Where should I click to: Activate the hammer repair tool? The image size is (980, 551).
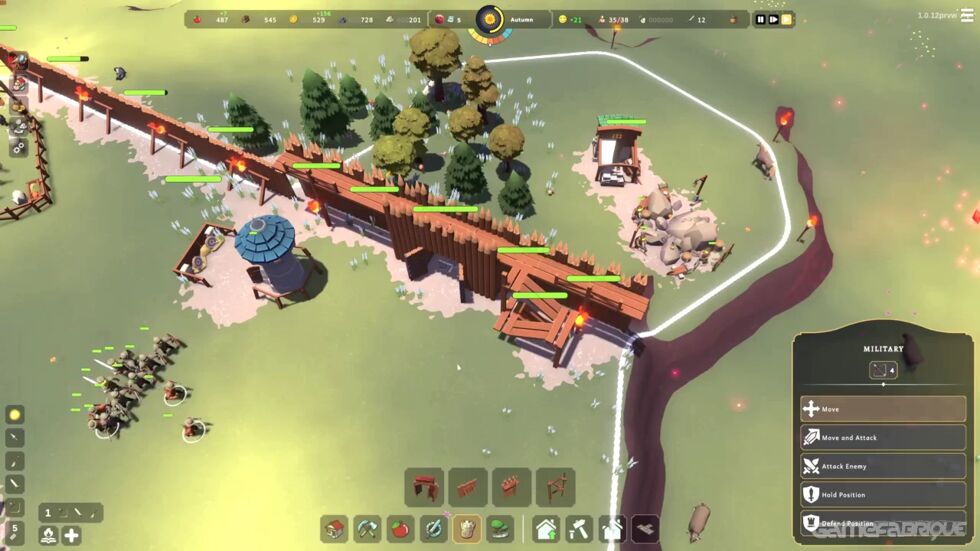[x=579, y=528]
